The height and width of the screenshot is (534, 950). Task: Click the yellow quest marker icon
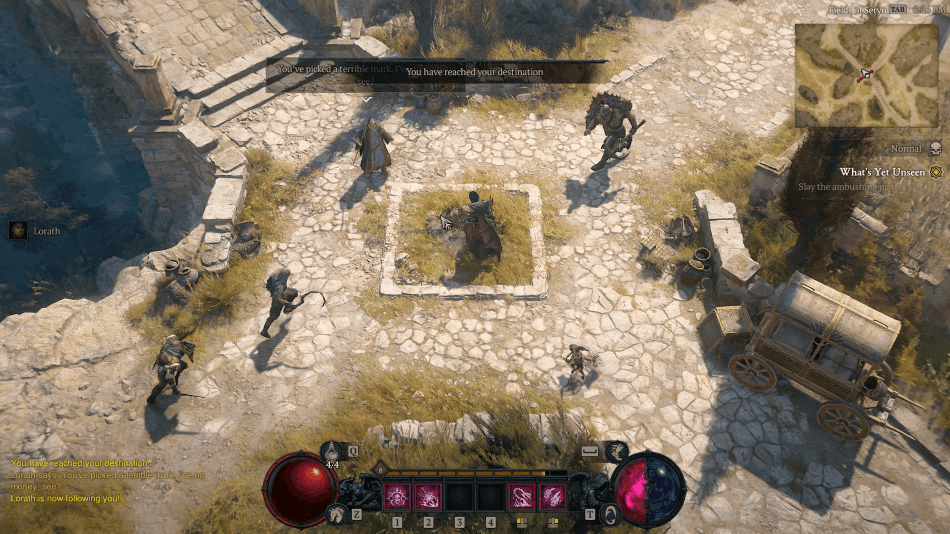[x=936, y=172]
